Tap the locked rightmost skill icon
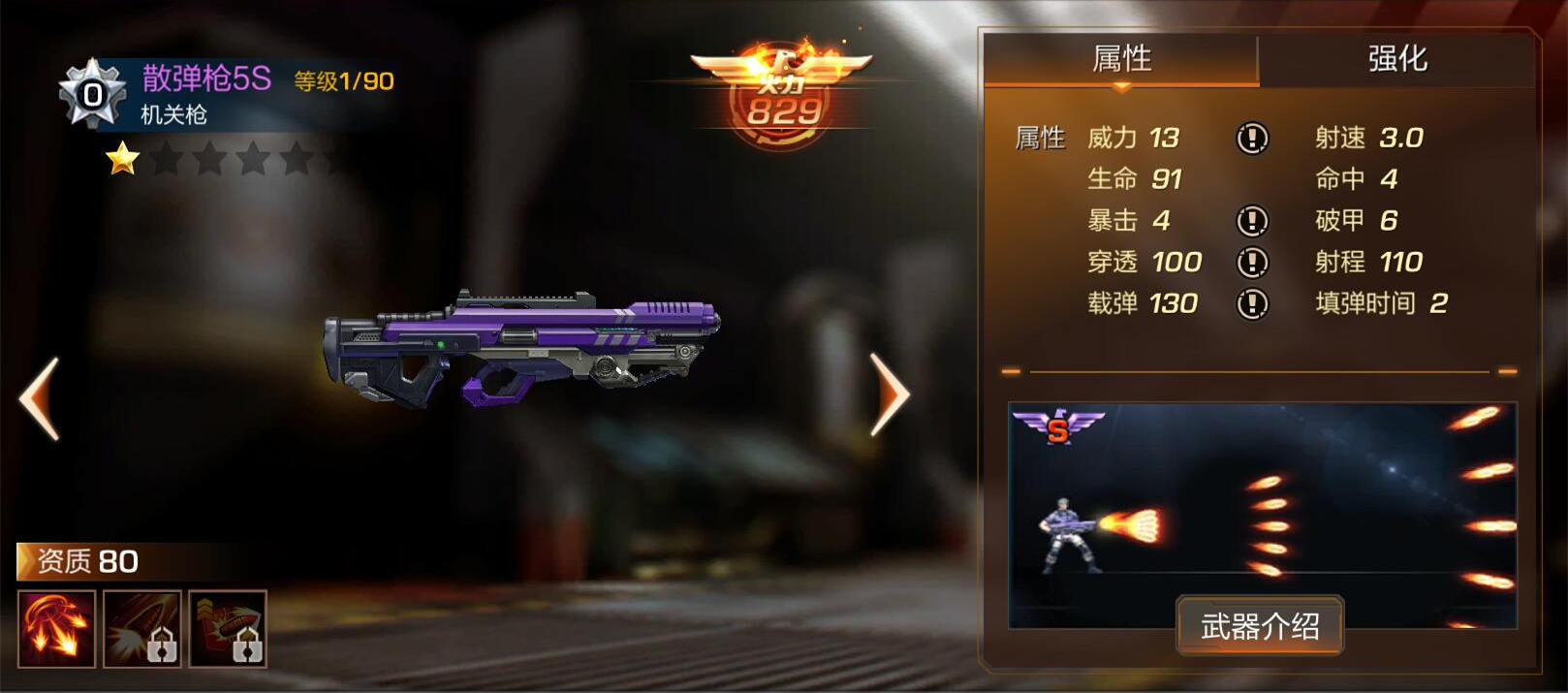 (228, 629)
